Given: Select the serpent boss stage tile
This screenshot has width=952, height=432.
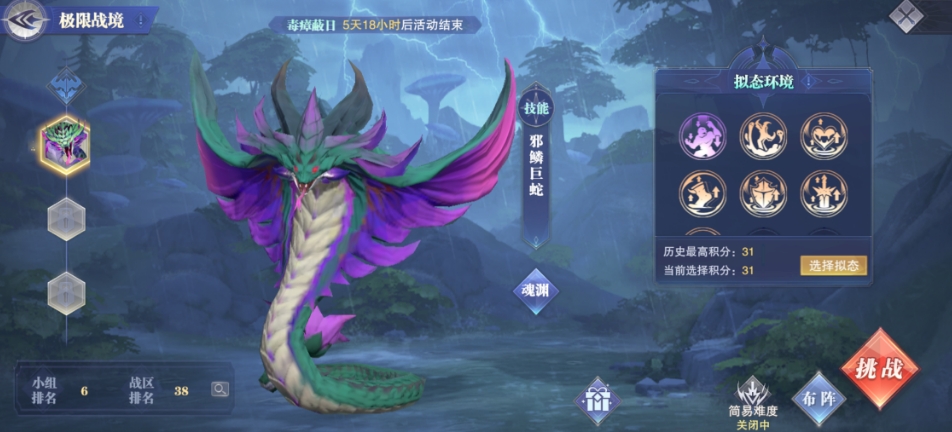Looking at the screenshot, I should coord(65,146).
